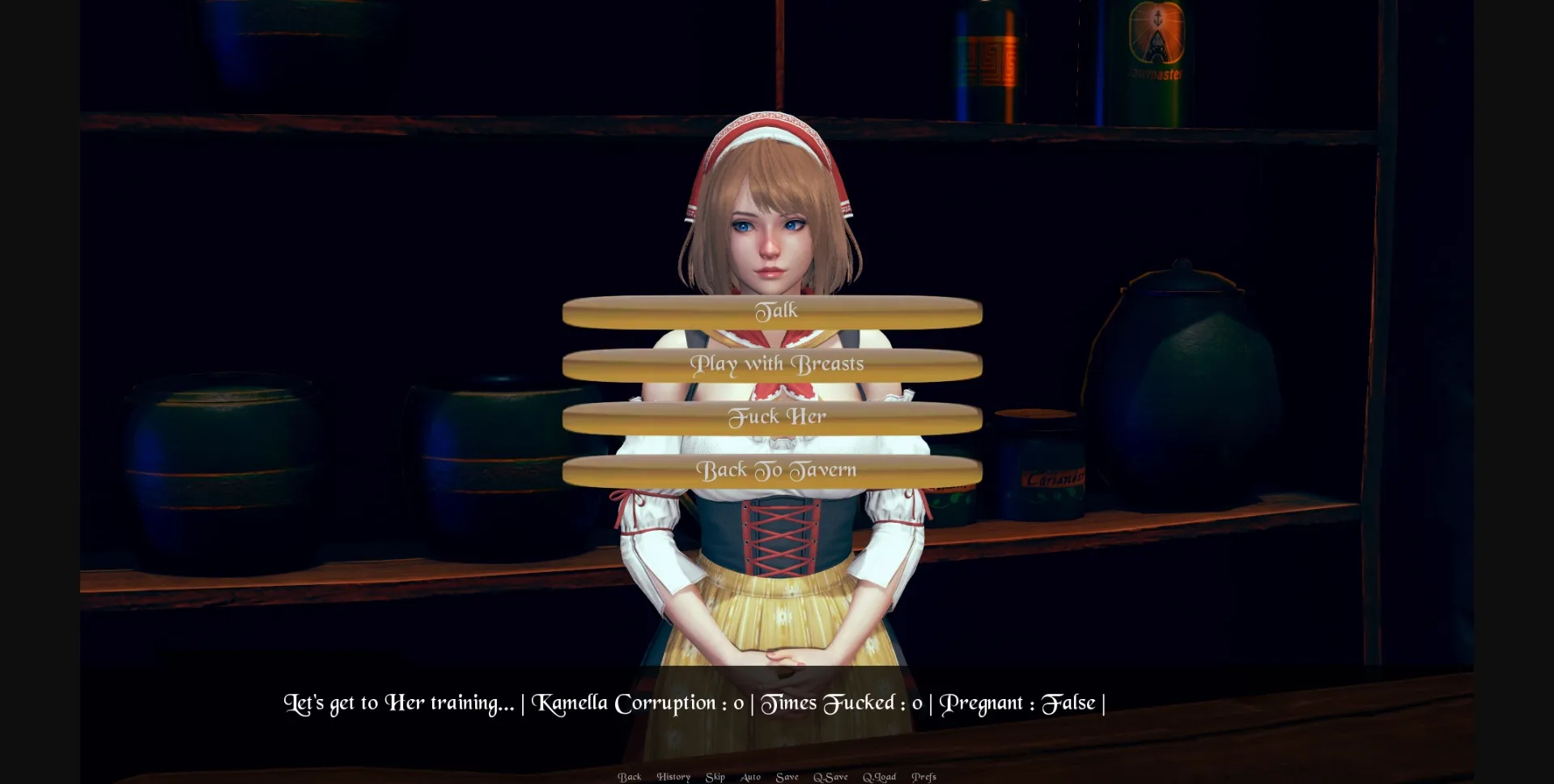
Task: Click the "Kamella Corruption : 0" stat text
Action: point(639,702)
